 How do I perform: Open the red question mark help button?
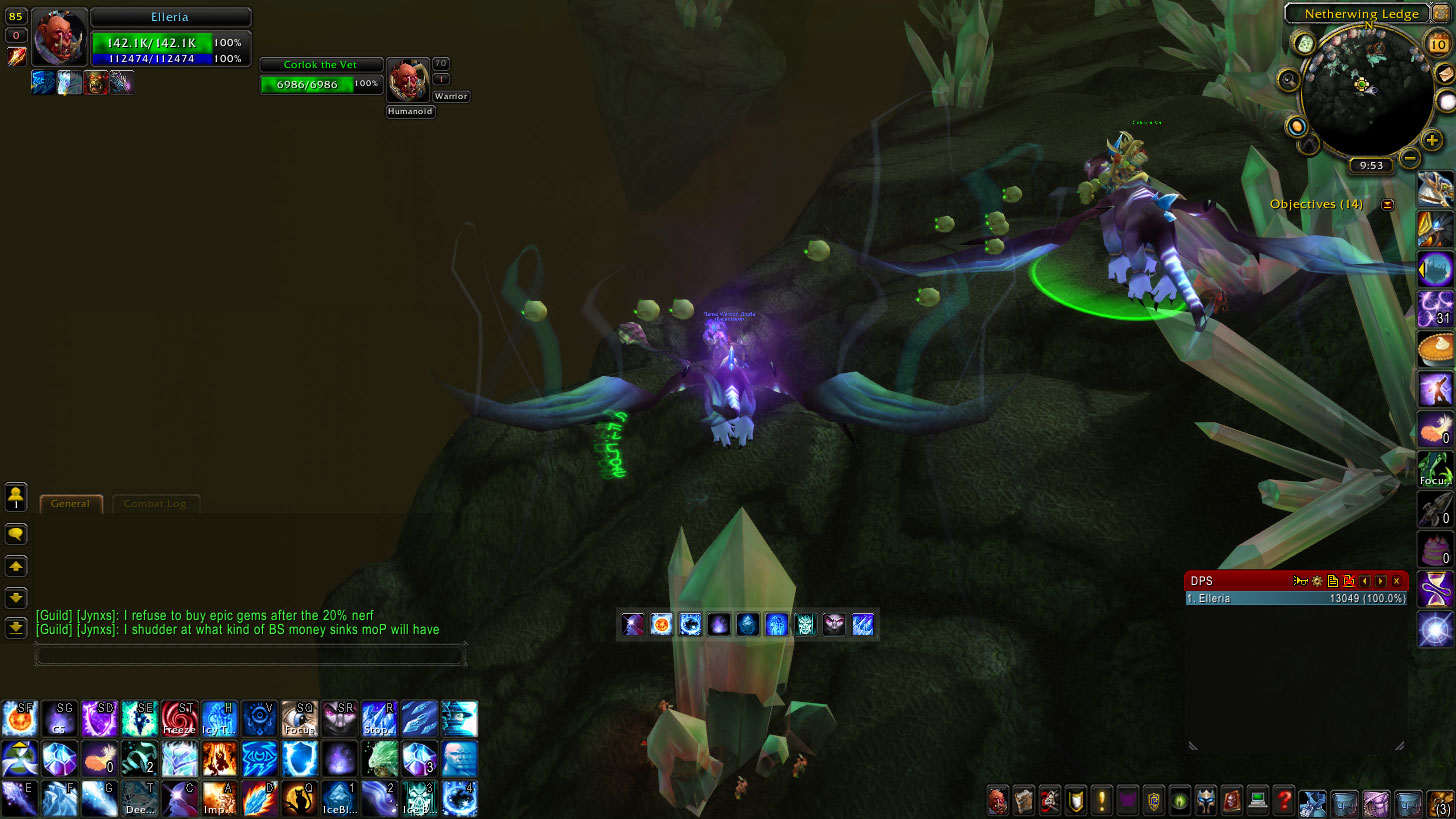1284,800
